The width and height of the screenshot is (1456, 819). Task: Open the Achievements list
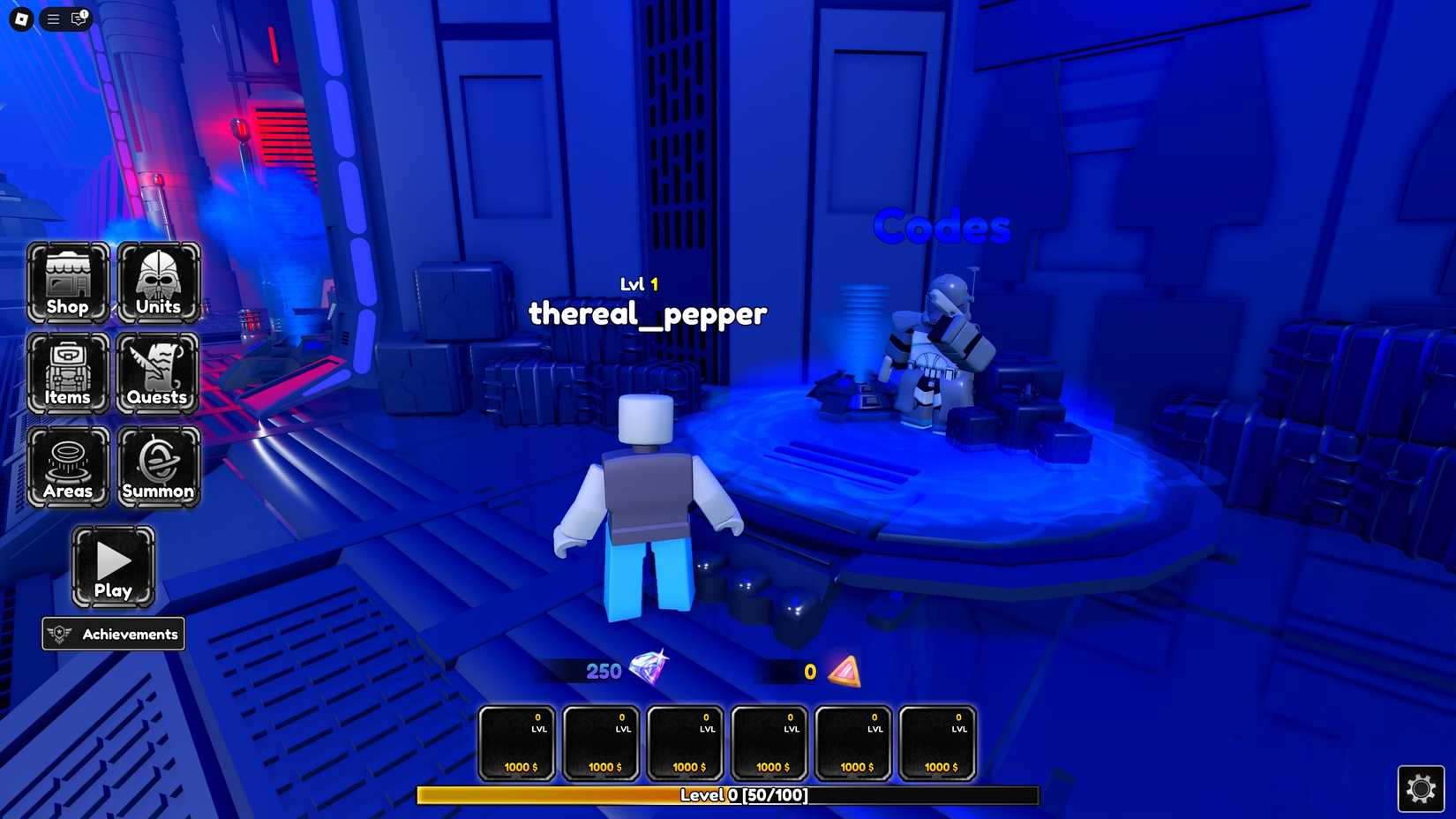(x=113, y=634)
